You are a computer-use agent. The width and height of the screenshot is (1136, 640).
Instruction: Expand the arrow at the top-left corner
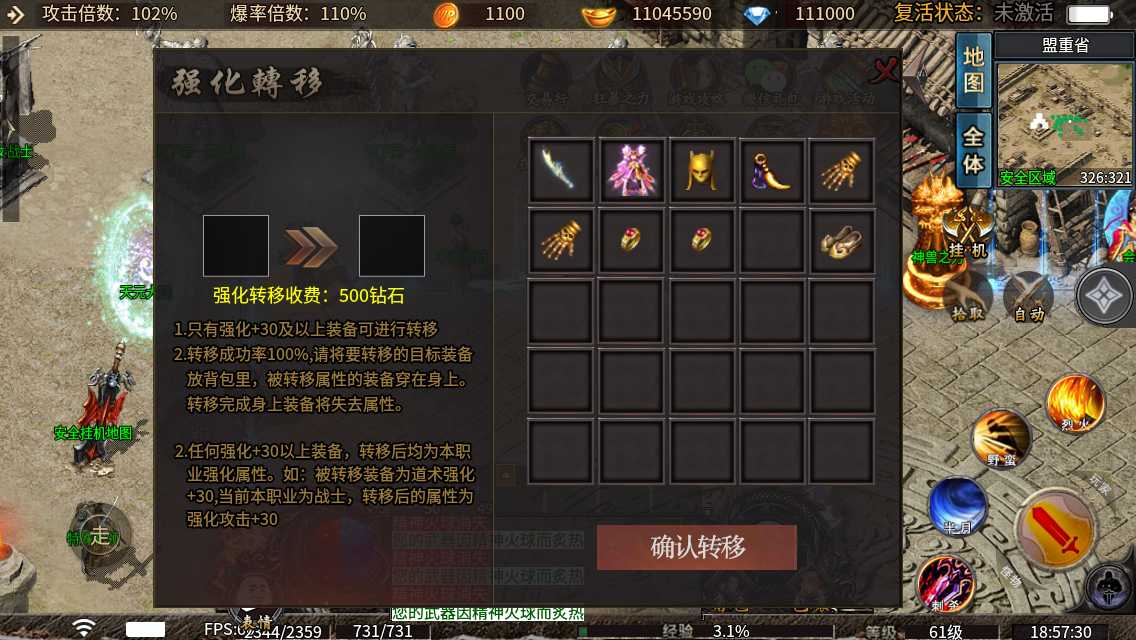[16, 14]
